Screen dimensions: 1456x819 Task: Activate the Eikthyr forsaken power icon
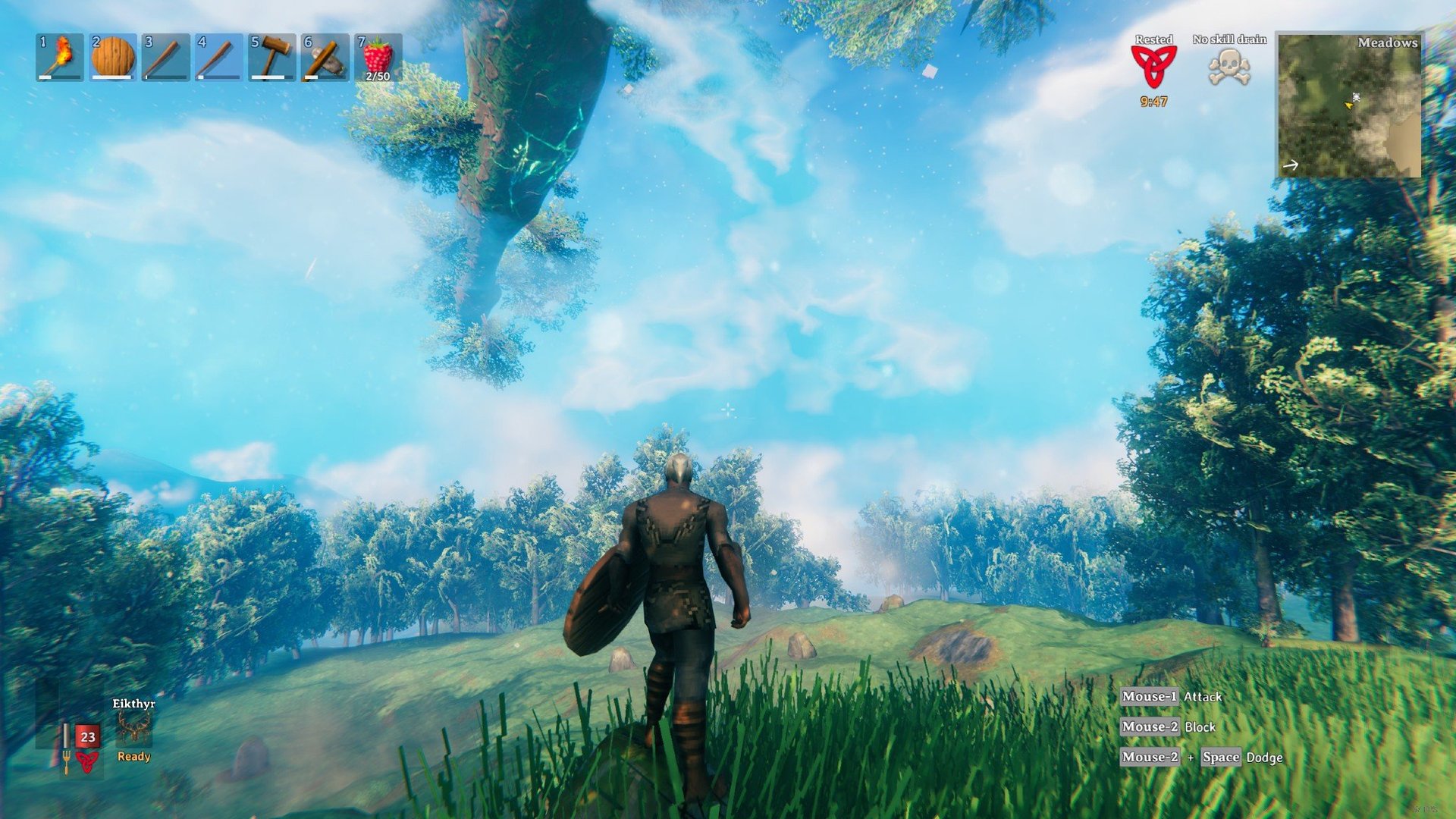[134, 730]
